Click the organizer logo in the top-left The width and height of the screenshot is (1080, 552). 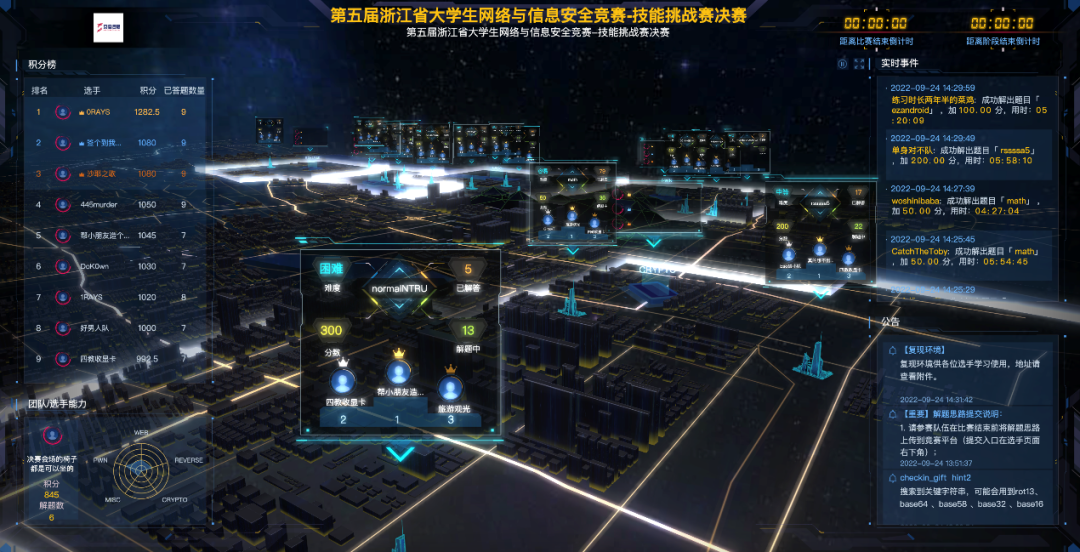point(107,28)
